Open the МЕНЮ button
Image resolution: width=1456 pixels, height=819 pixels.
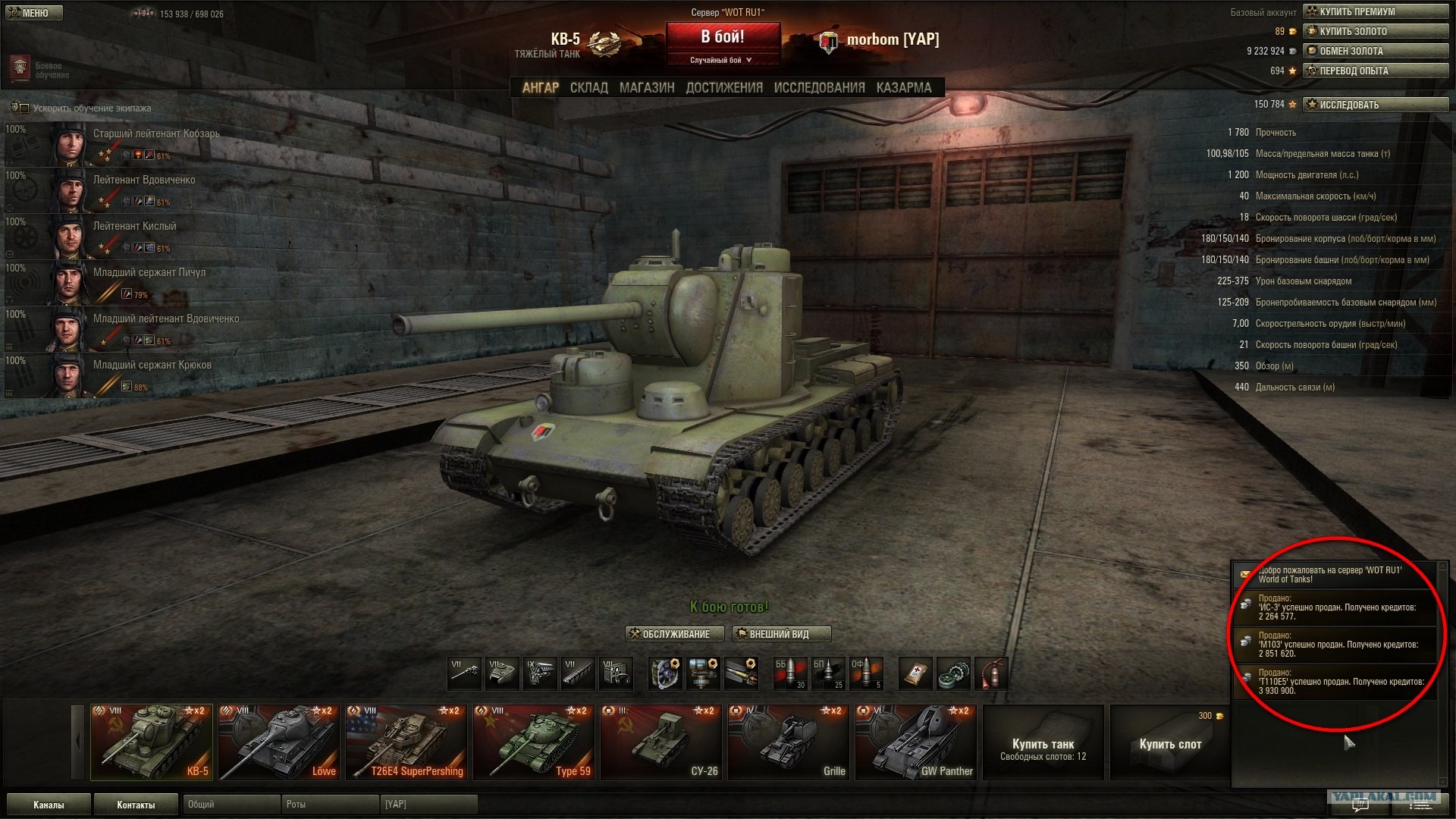32,13
